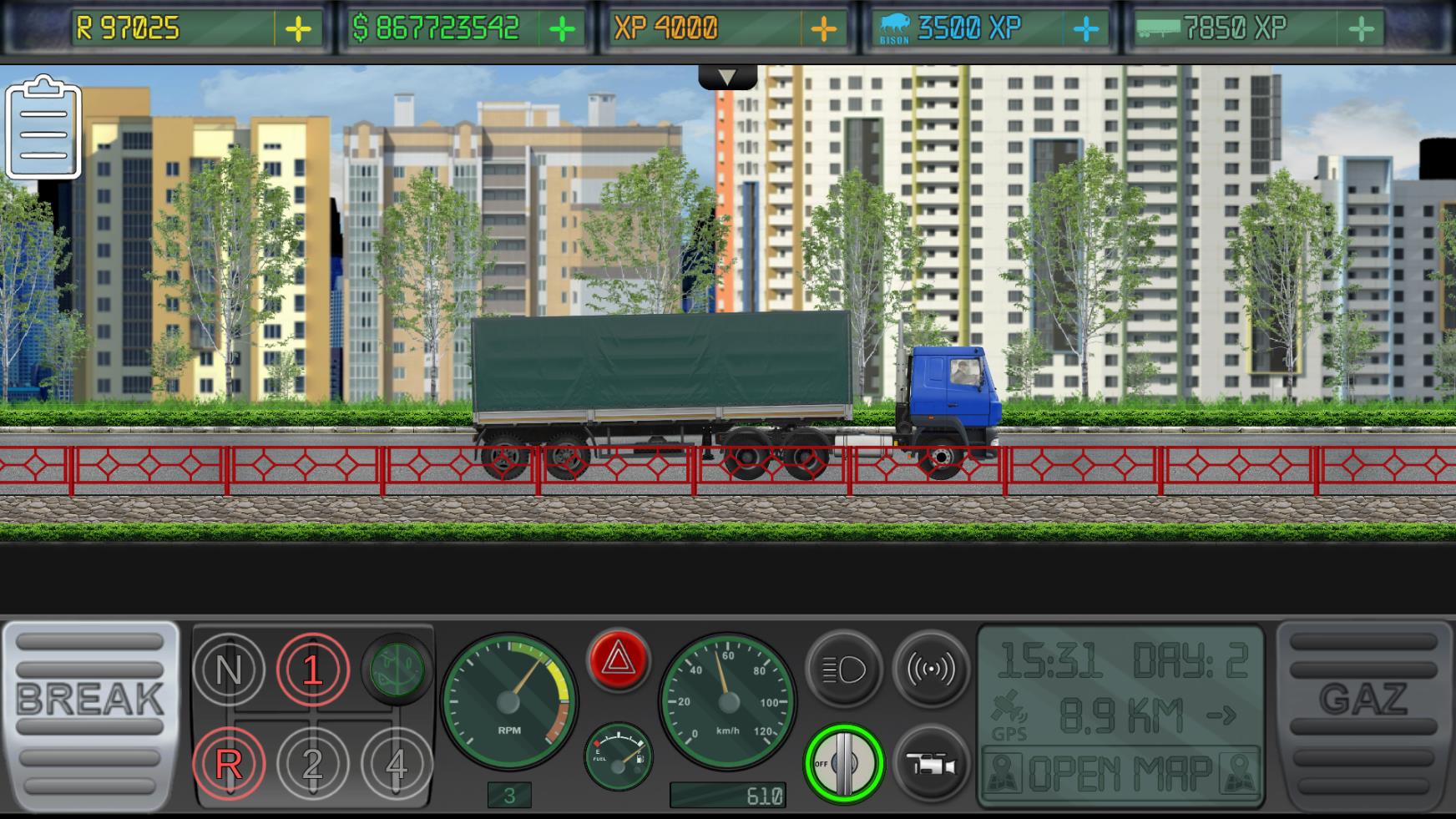Add Bison XP with the blue plus
The image size is (1456, 819).
point(1087,27)
